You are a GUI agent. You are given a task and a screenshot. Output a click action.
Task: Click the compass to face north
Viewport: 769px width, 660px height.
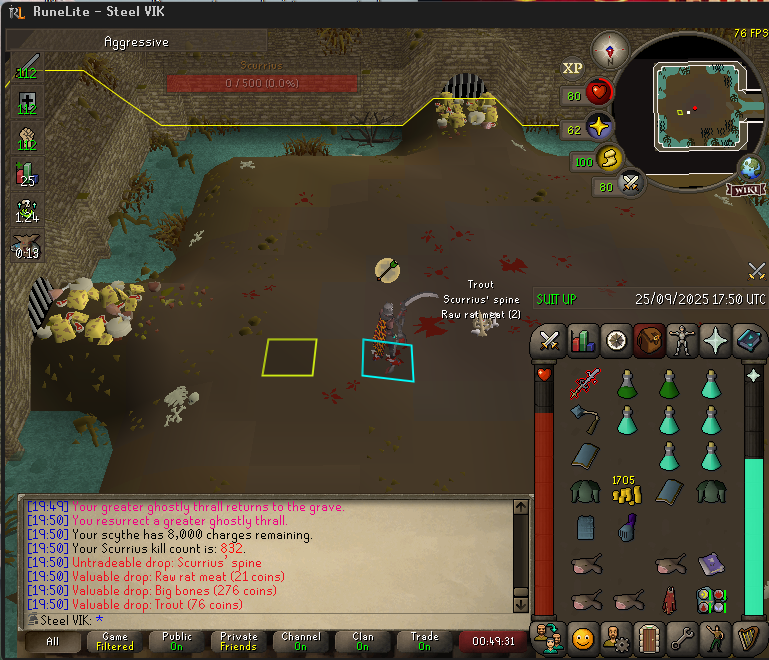coord(609,49)
